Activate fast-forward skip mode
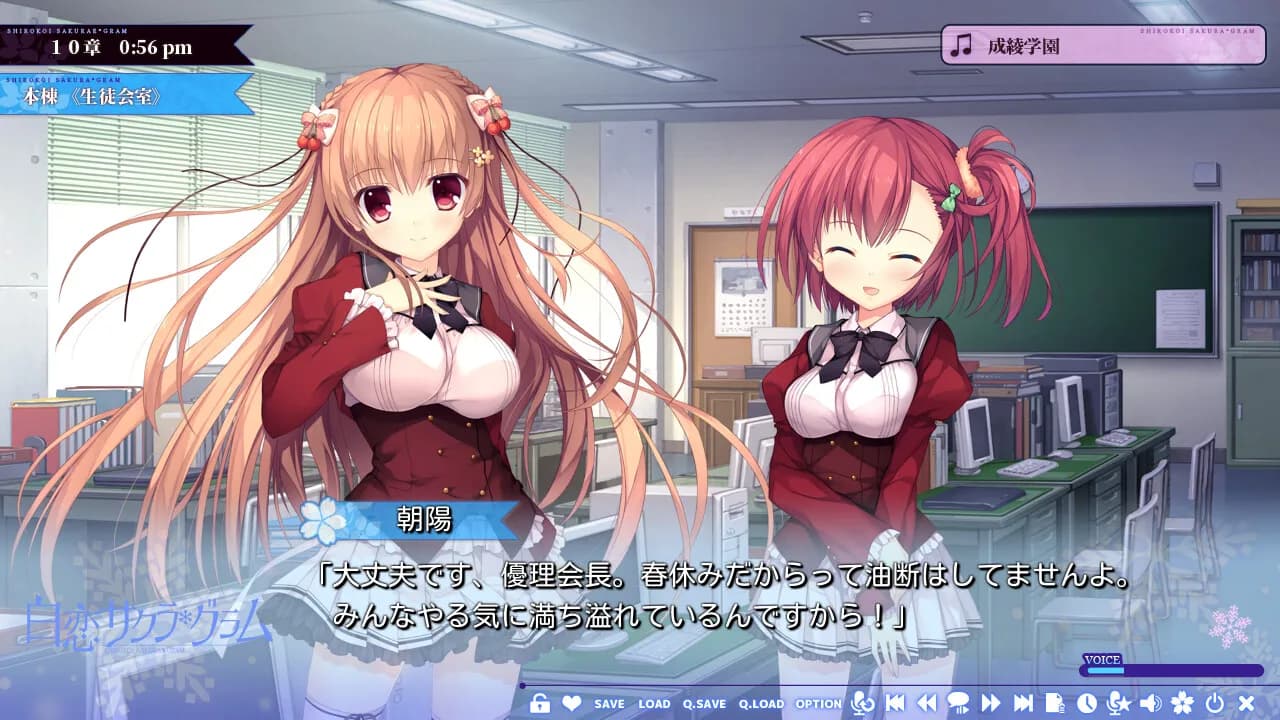Screen dimensions: 1280x720 (x=991, y=703)
